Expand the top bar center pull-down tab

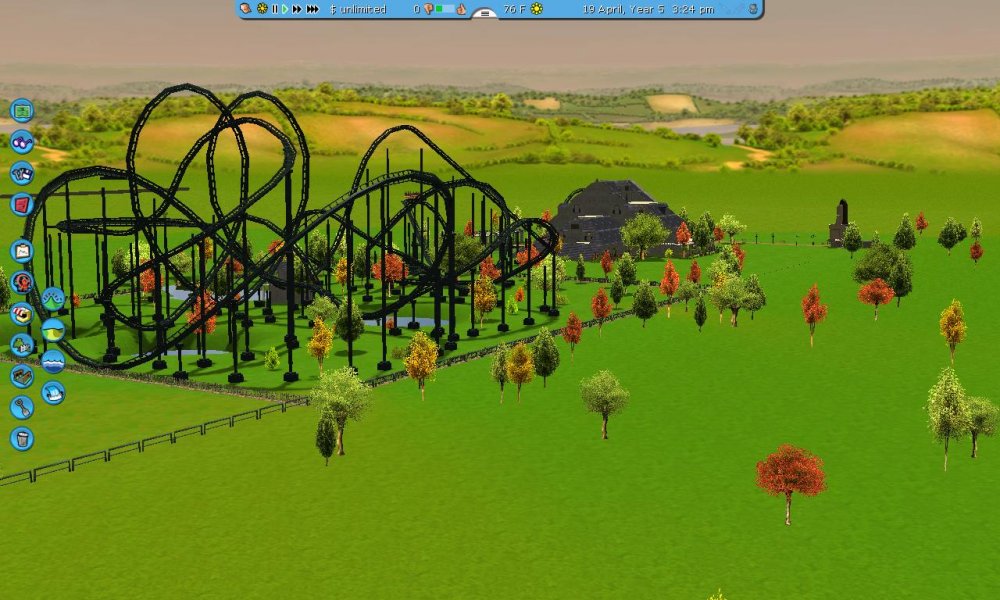[x=484, y=14]
